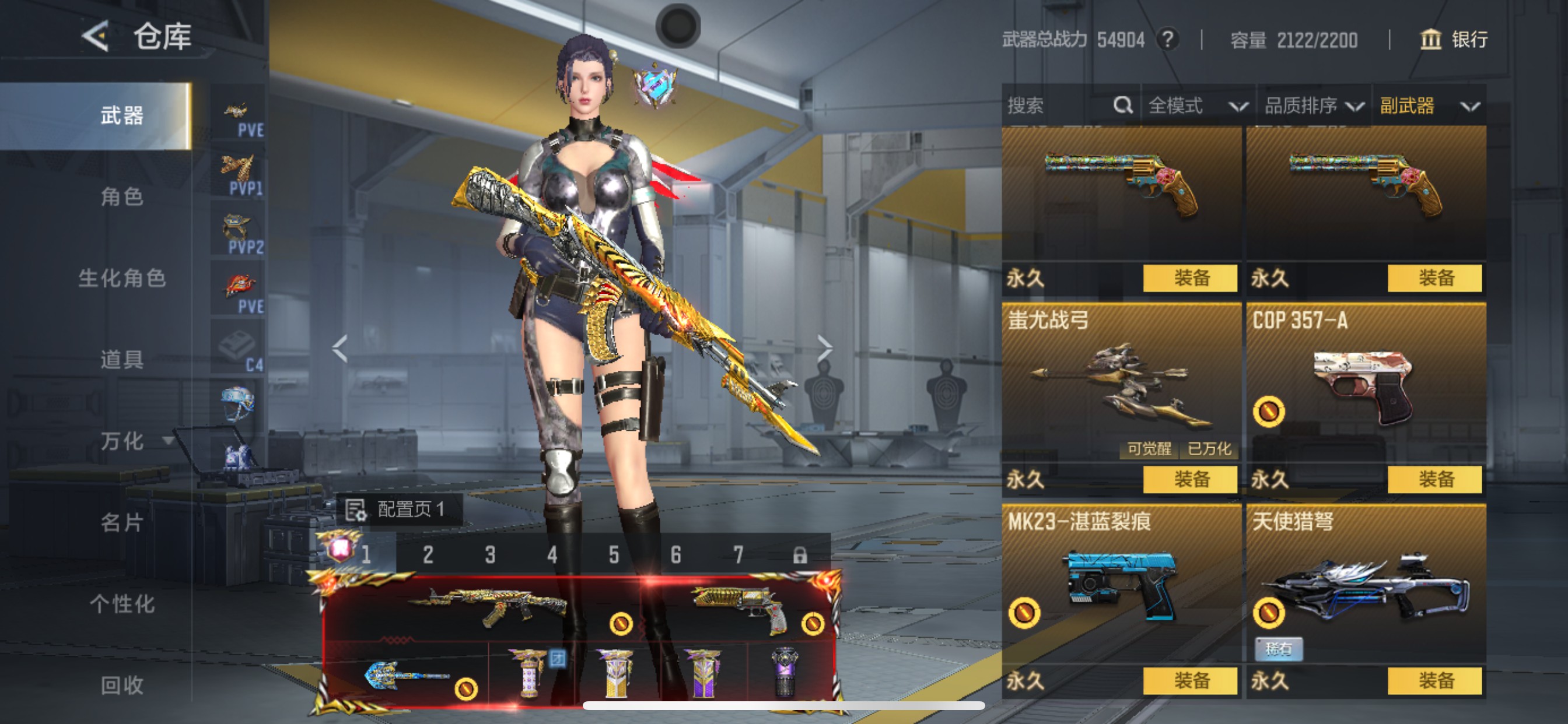This screenshot has height=724, width=1568.
Task: Equip the 天使猎弩 crossbow
Action: [1434, 681]
